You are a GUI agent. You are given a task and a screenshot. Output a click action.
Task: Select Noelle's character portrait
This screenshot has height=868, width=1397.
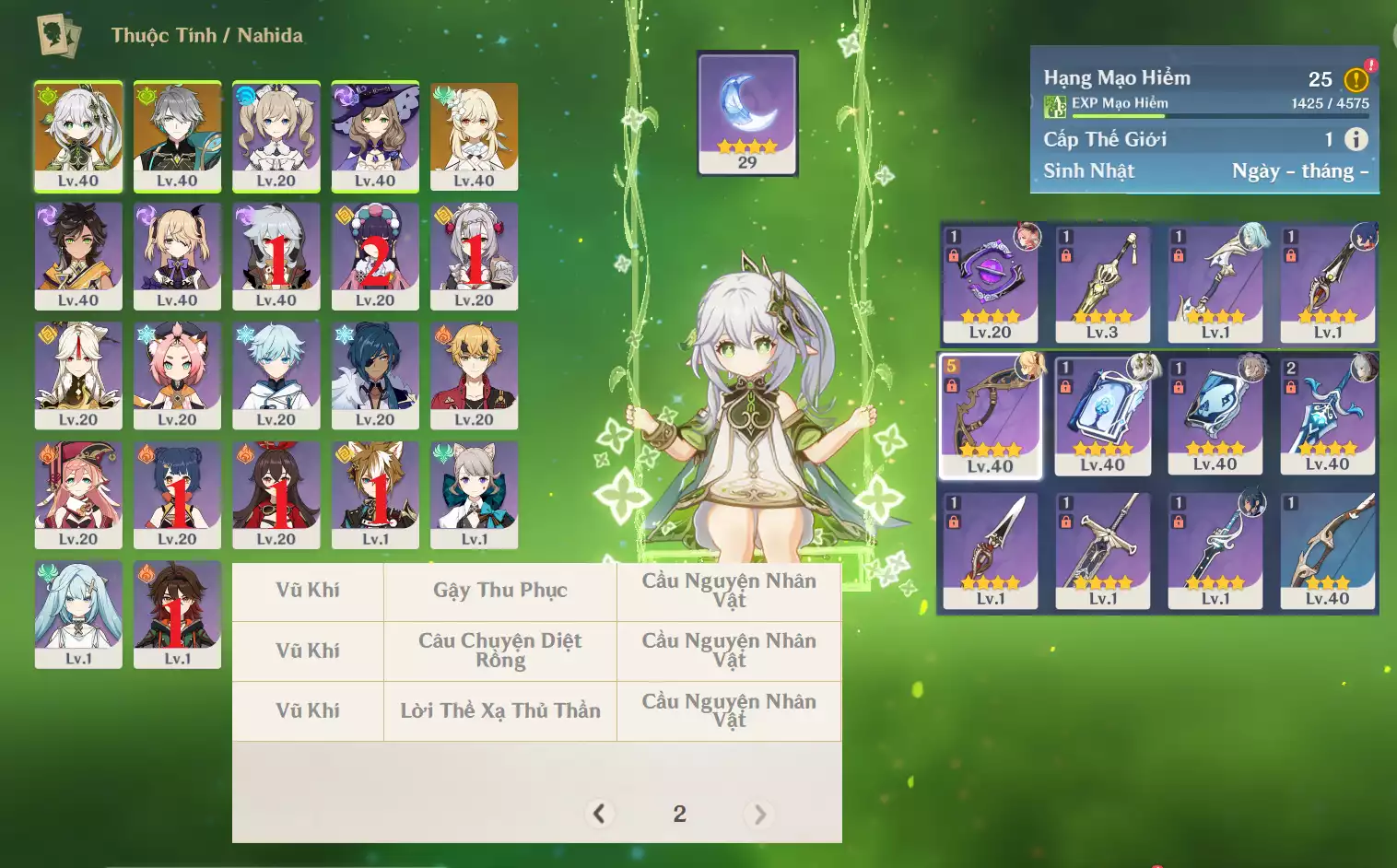[x=474, y=255]
